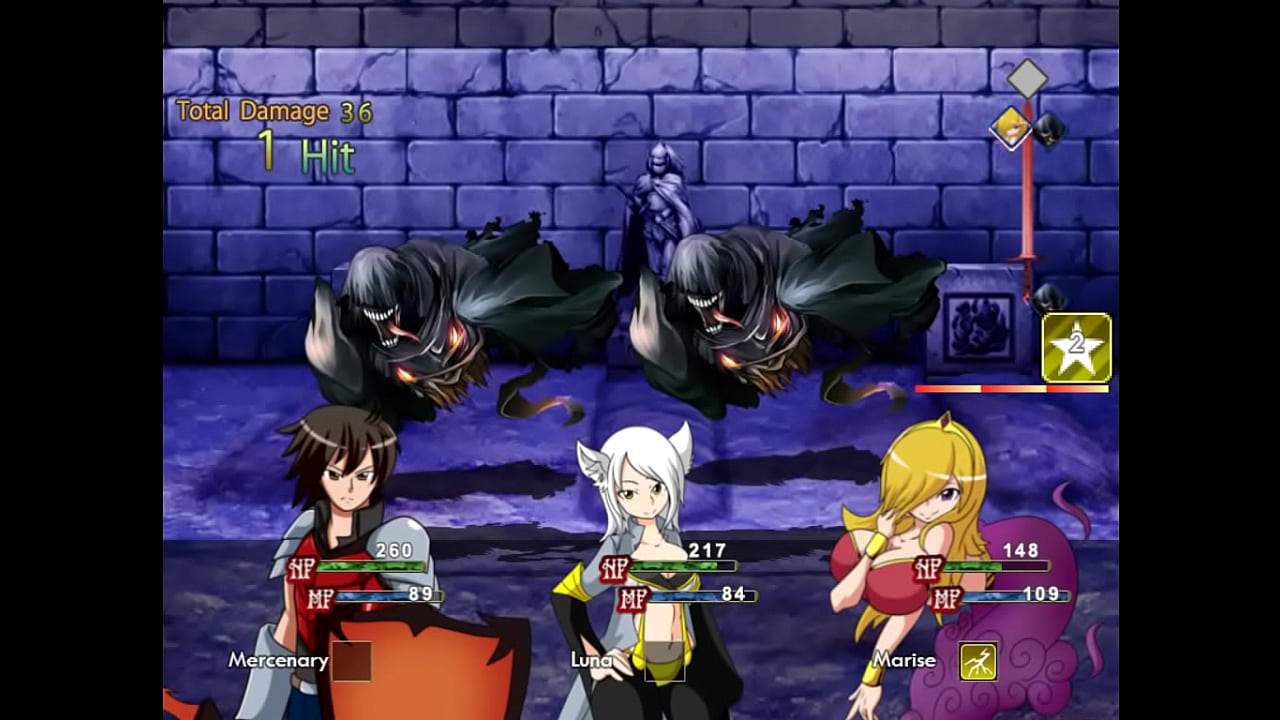This screenshot has height=720, width=1280.
Task: Select the Mercenary party member name
Action: point(278,660)
